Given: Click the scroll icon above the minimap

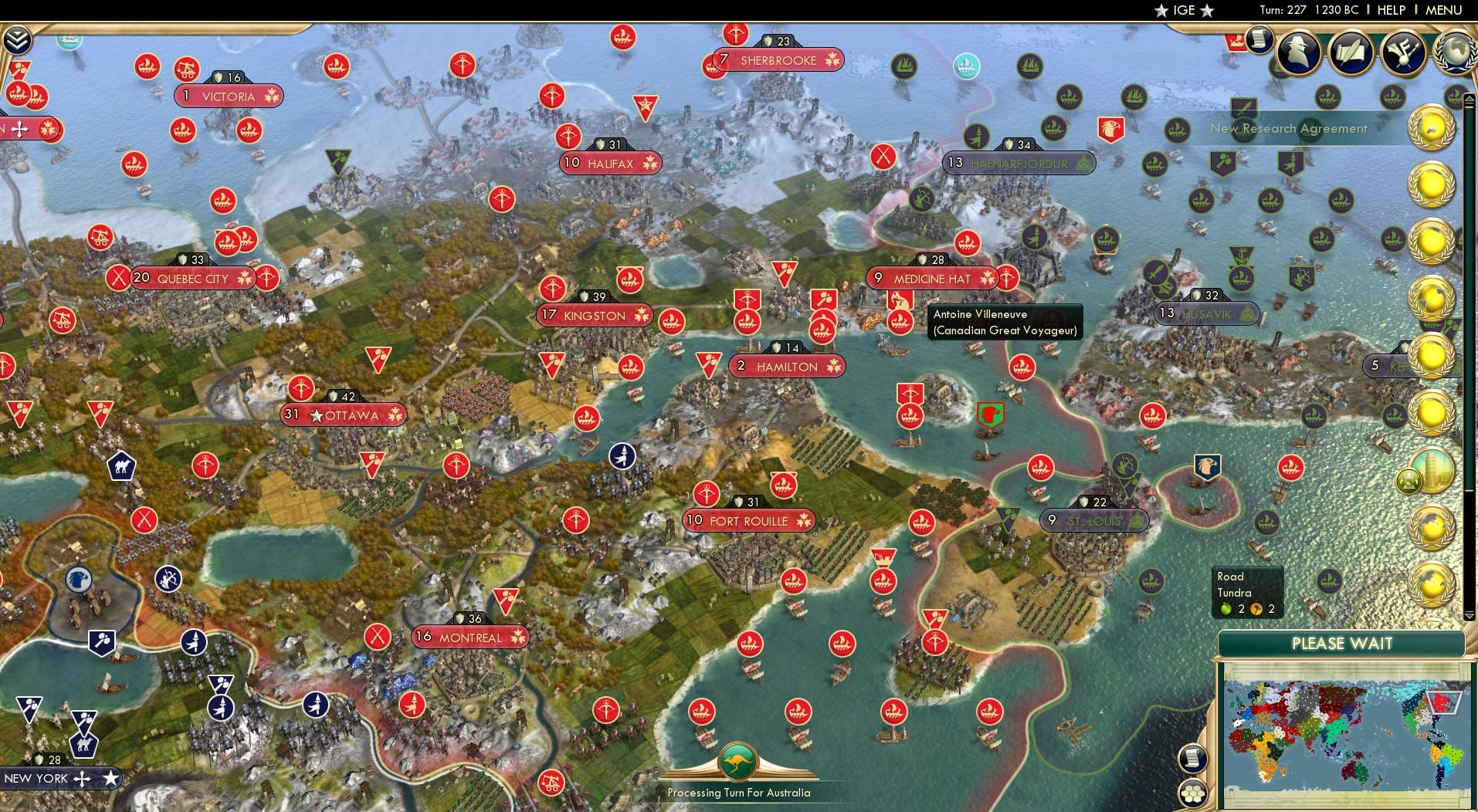Looking at the screenshot, I should 1193,759.
